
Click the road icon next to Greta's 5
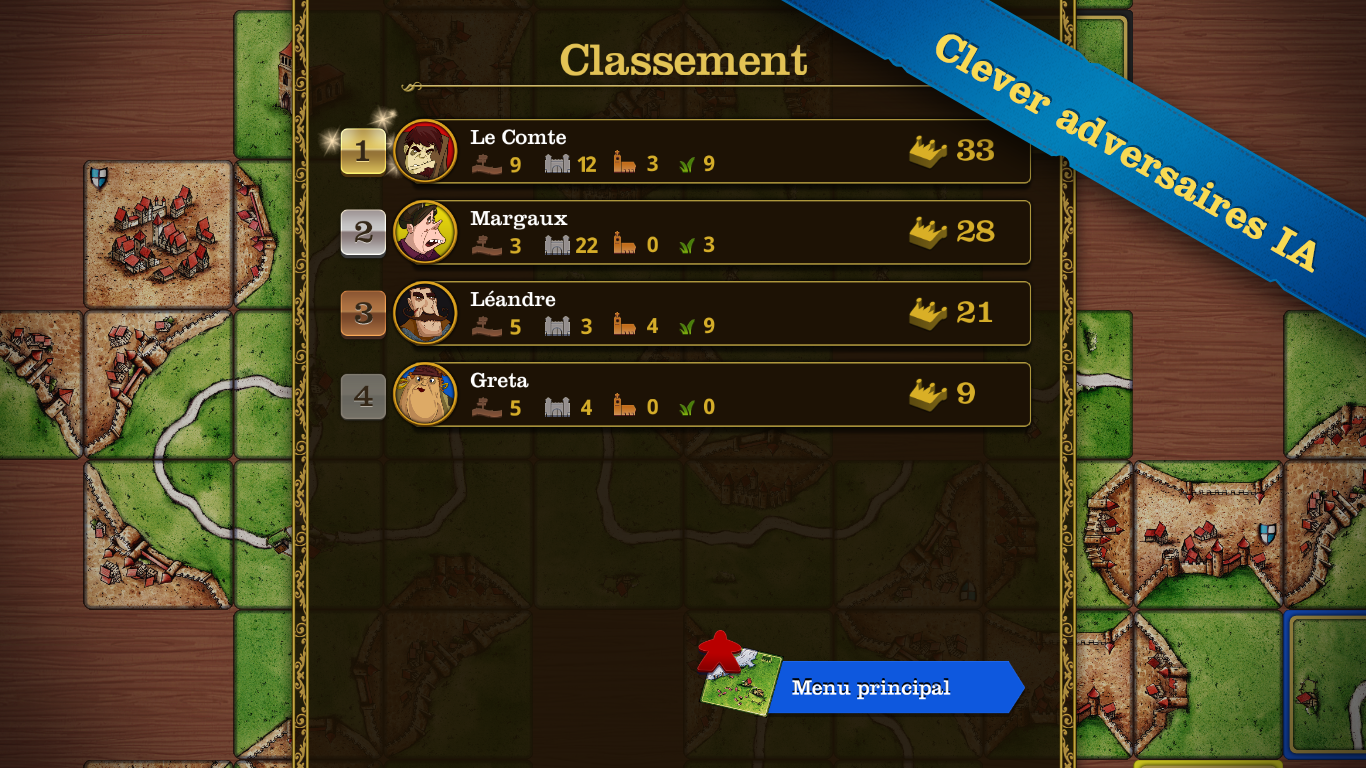[487, 408]
